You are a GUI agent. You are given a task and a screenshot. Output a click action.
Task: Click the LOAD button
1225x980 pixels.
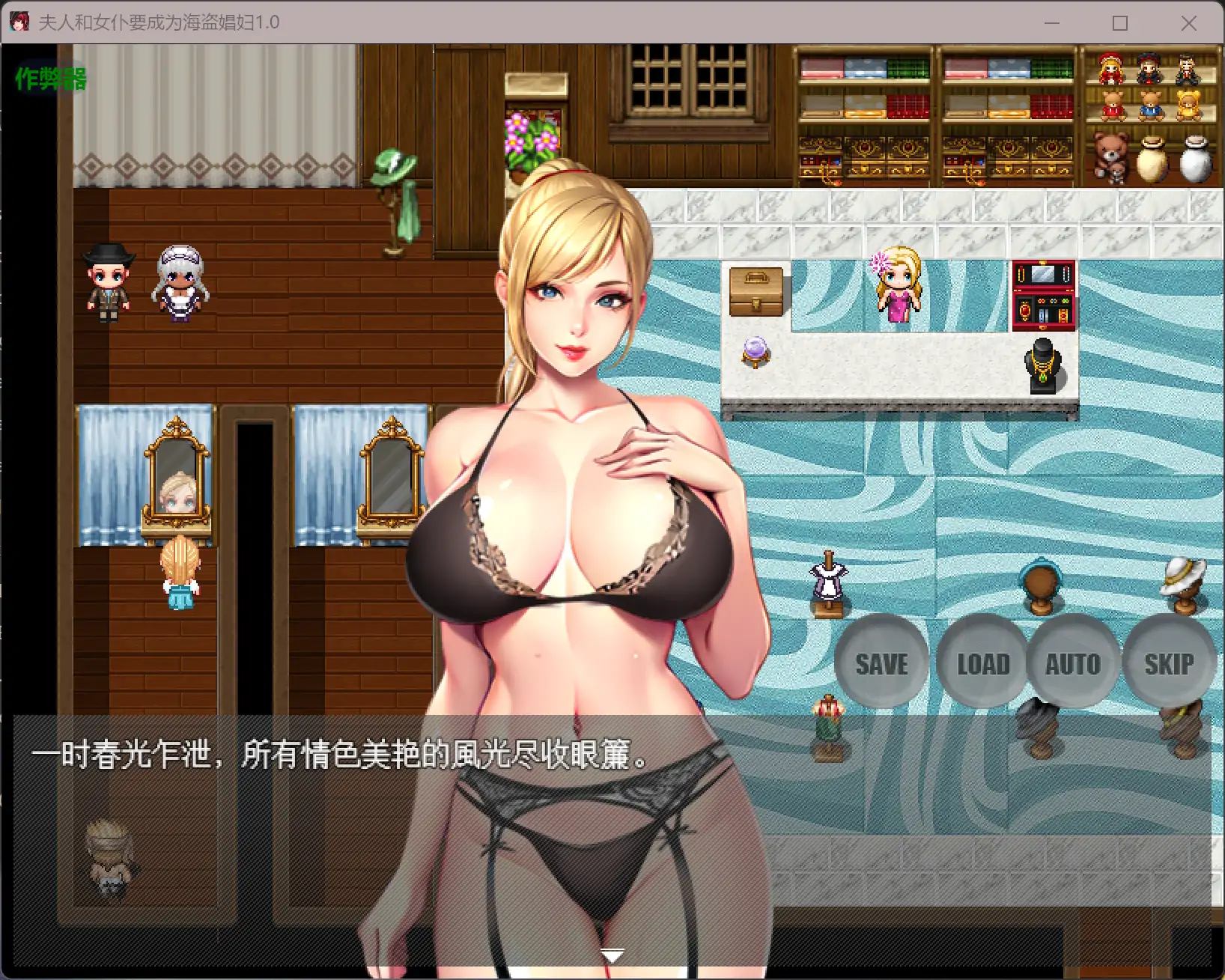[x=982, y=663]
